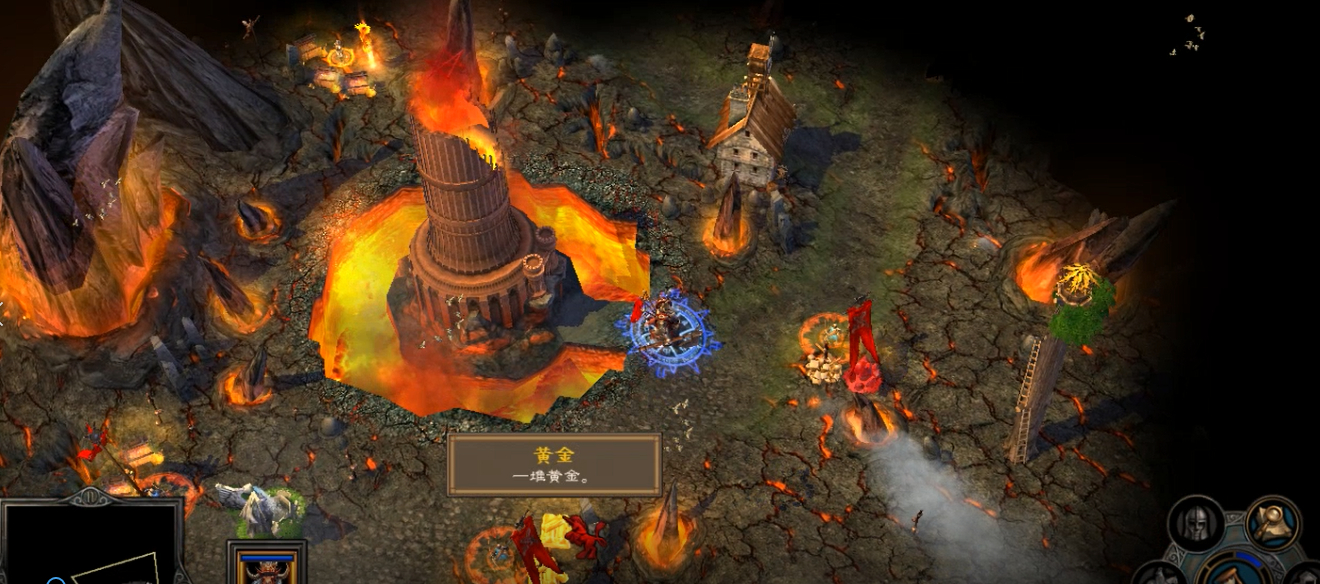Select the horned hero portrait

(x=266, y=566)
